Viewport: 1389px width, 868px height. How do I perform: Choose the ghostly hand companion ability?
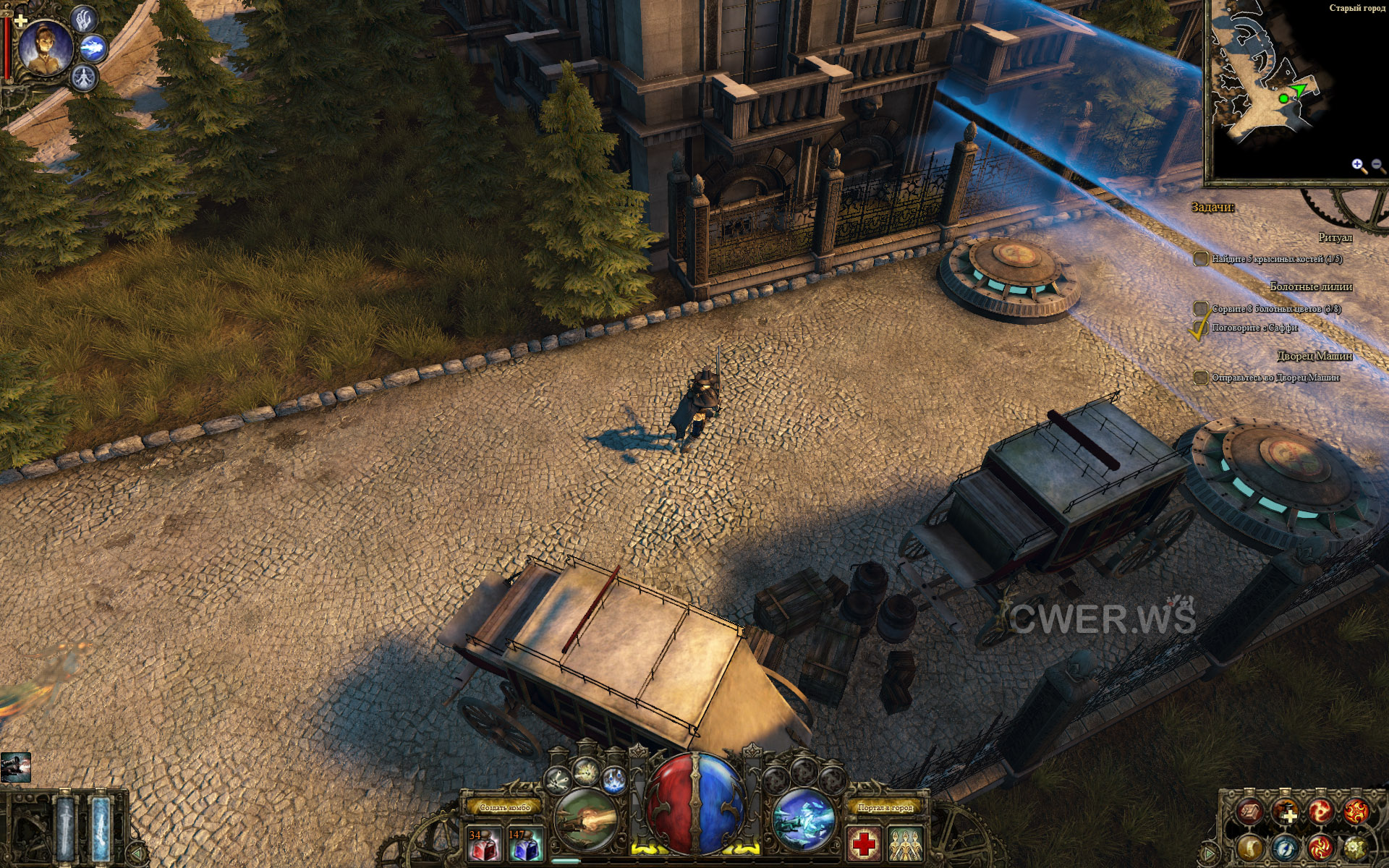(85, 20)
